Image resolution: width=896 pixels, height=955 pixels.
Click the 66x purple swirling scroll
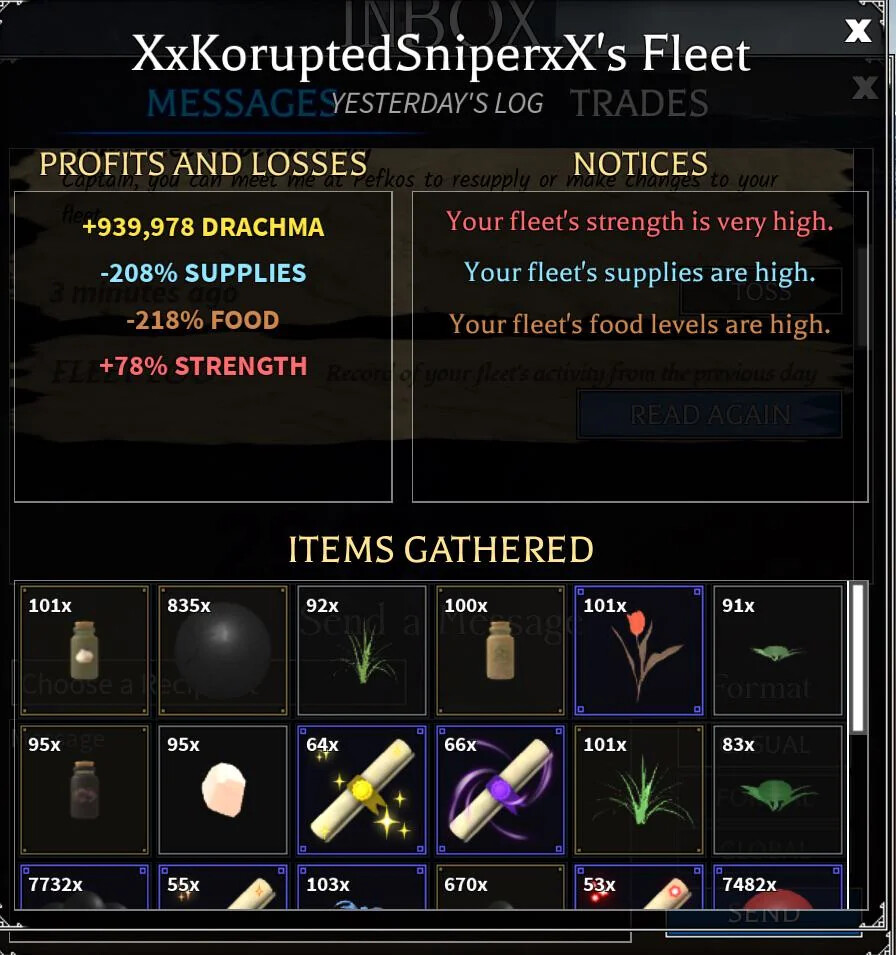[500, 789]
